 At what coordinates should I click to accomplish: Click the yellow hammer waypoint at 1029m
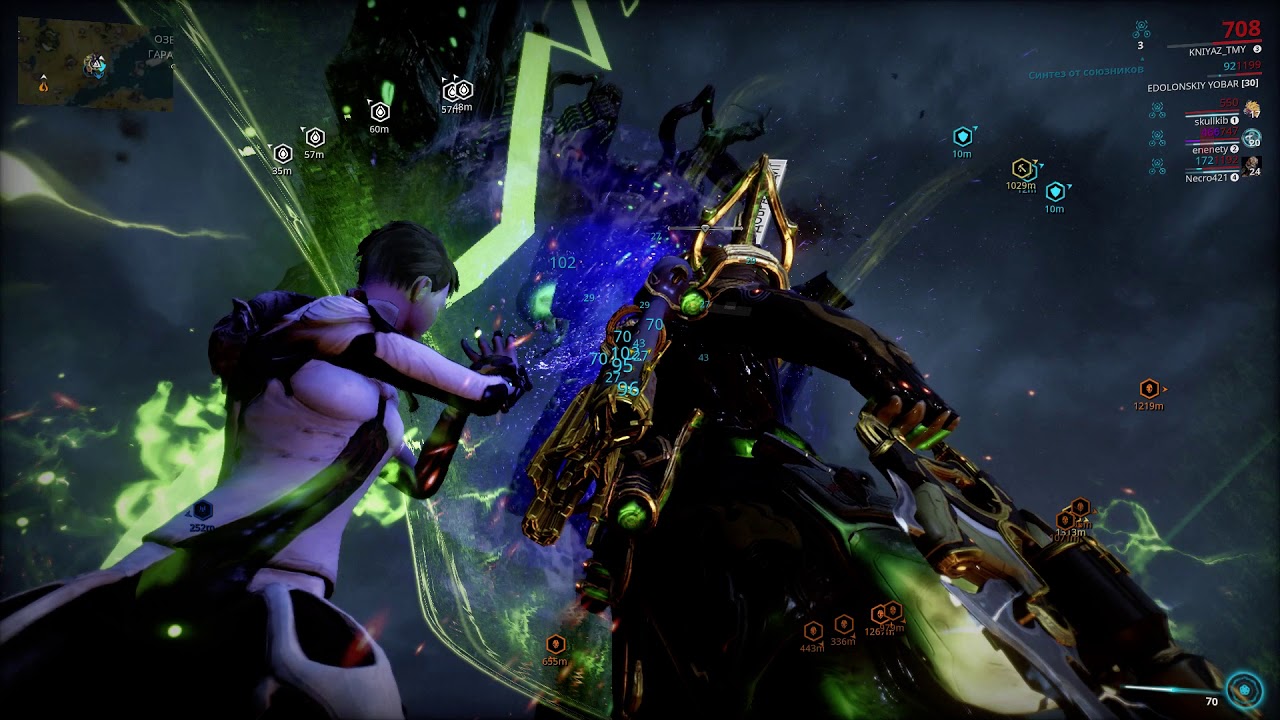[1021, 168]
